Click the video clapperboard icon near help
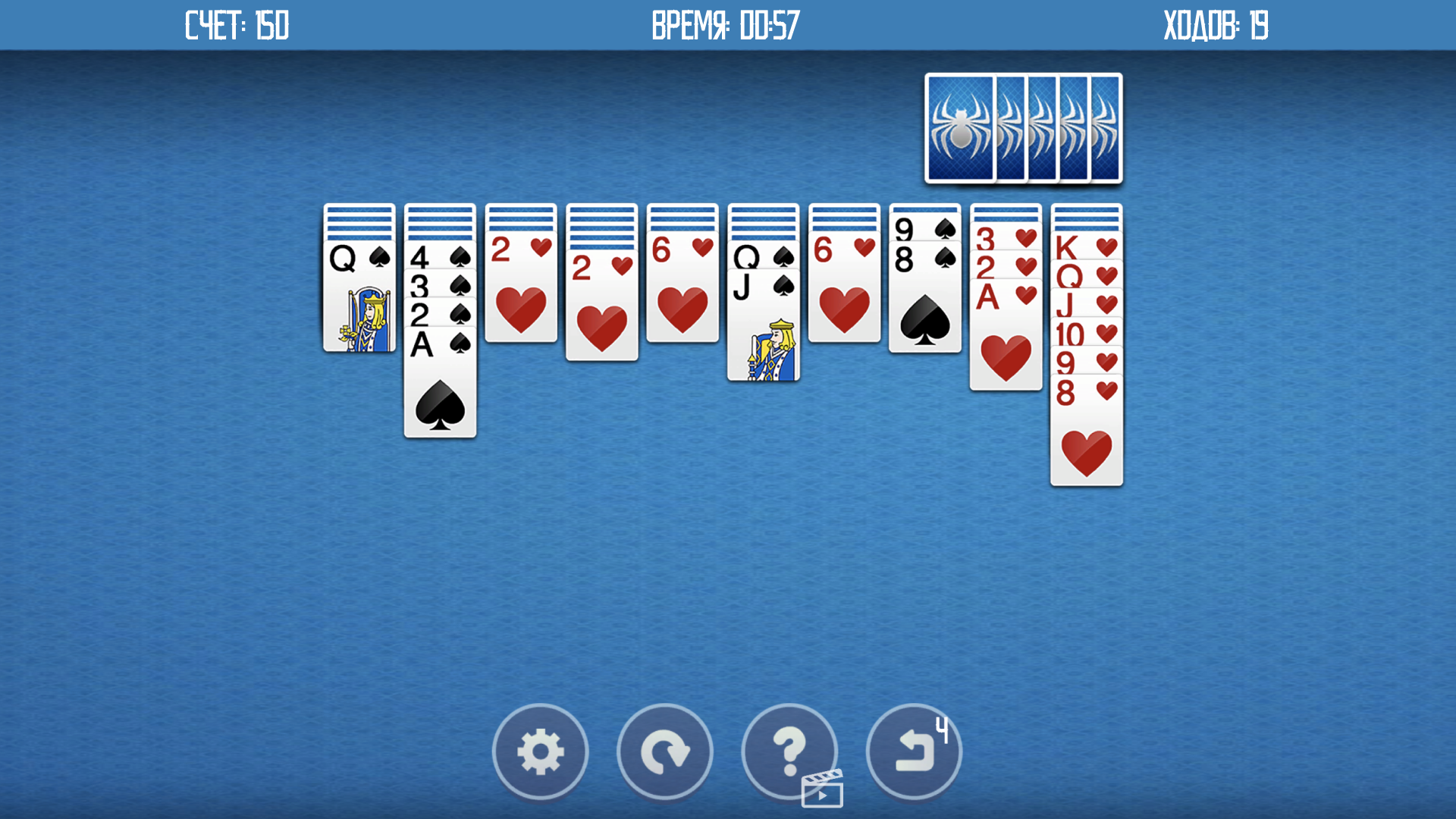 (823, 789)
